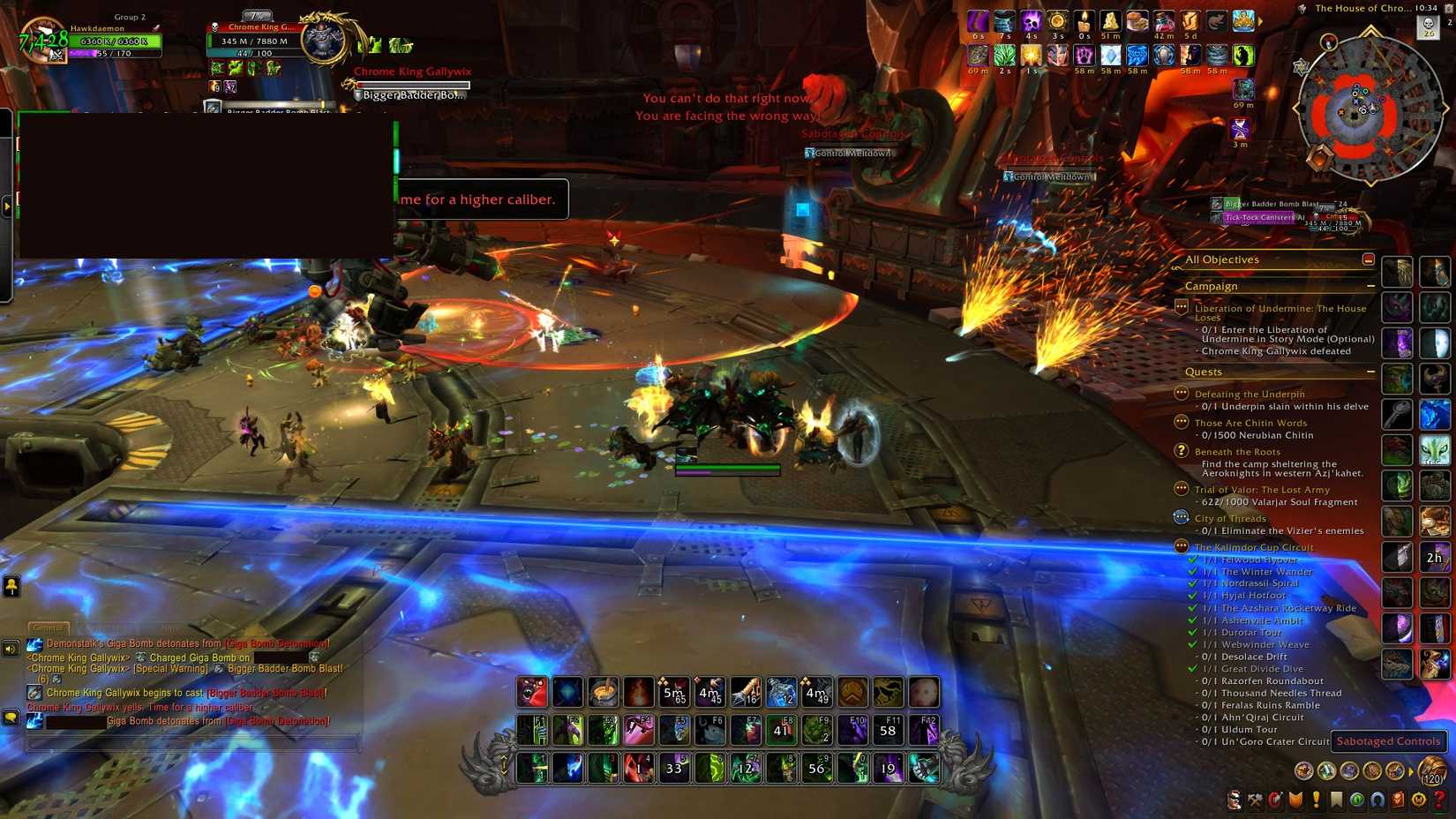The image size is (1456, 819).
Task: Open the Collections window
Action: point(1376,801)
